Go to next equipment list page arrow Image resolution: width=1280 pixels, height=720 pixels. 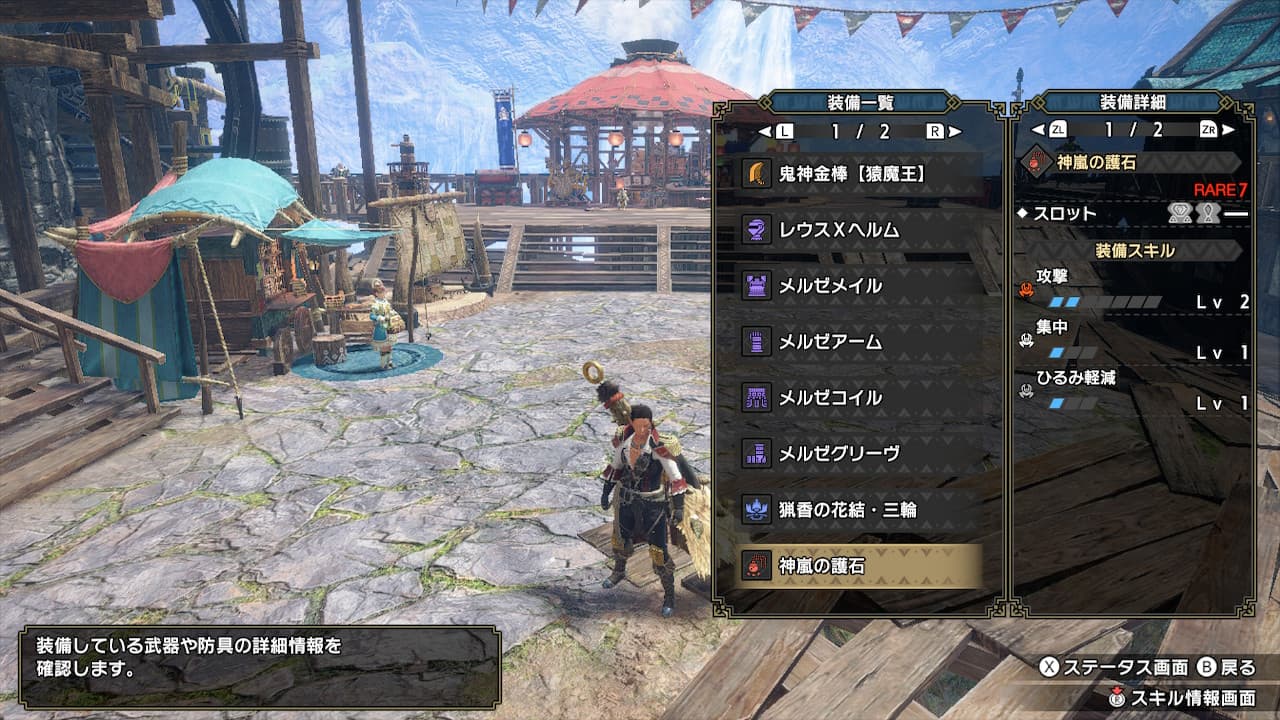(955, 131)
